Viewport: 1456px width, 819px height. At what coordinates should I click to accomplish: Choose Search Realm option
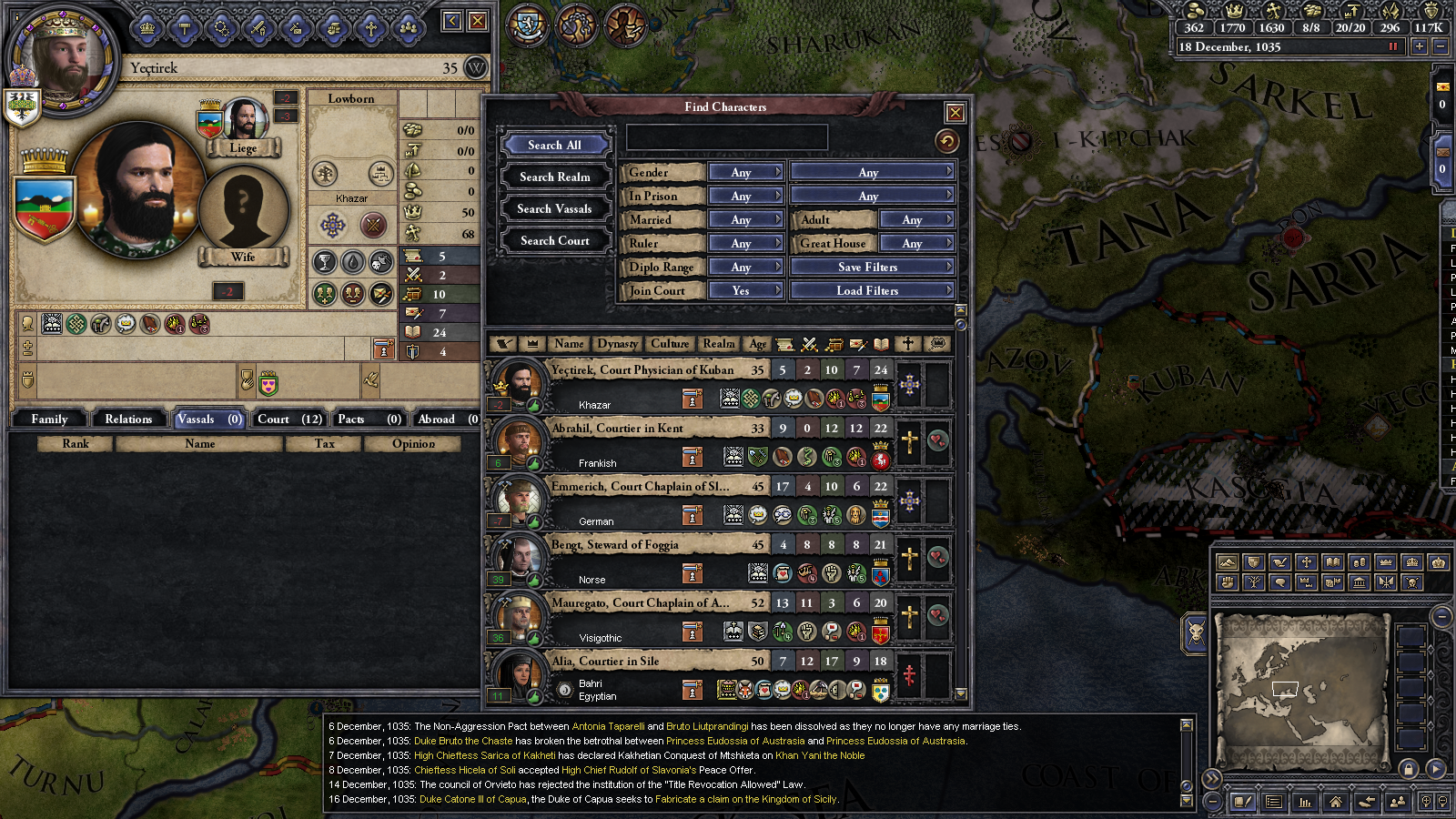(554, 177)
